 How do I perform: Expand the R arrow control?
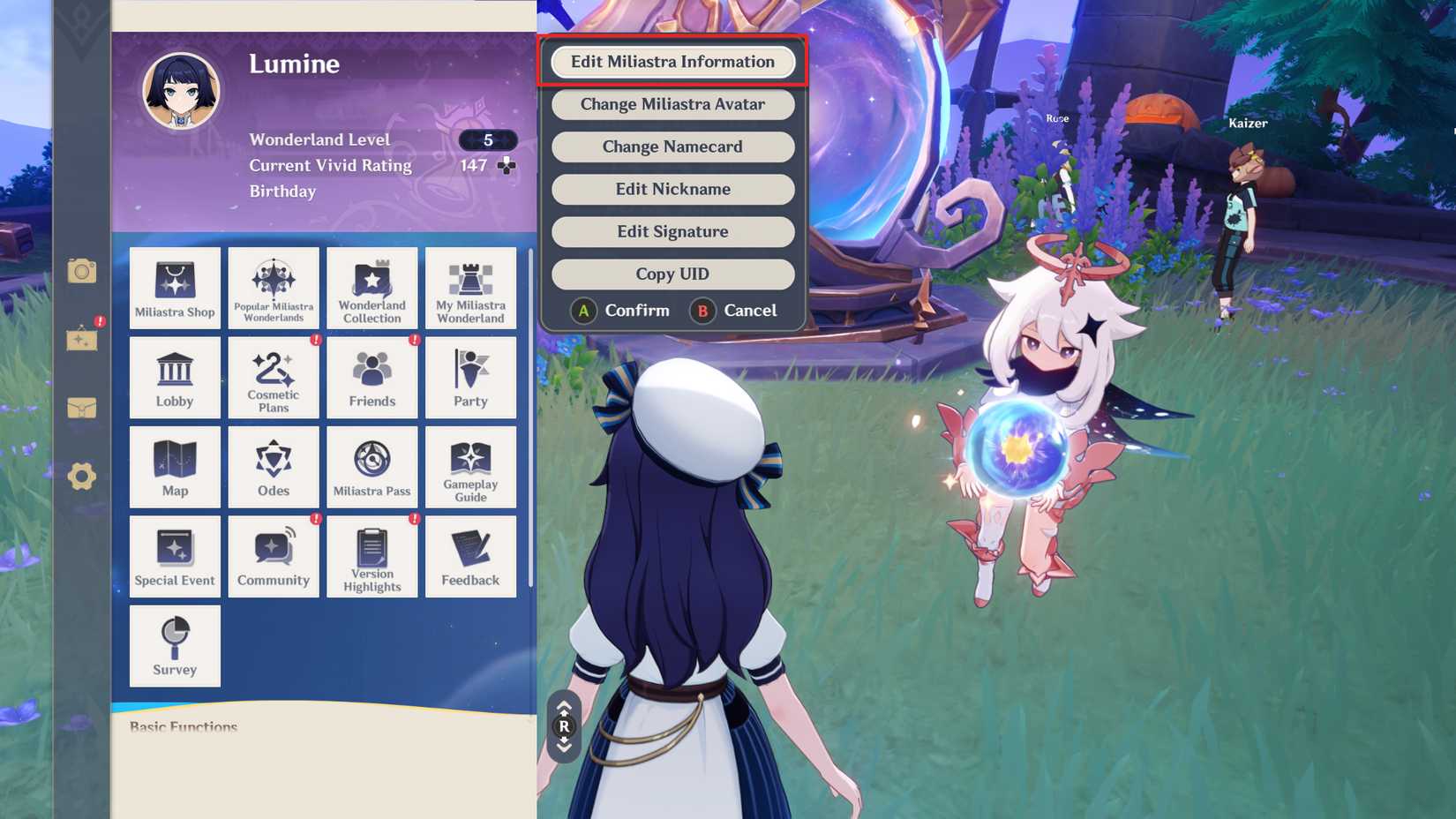(564, 727)
